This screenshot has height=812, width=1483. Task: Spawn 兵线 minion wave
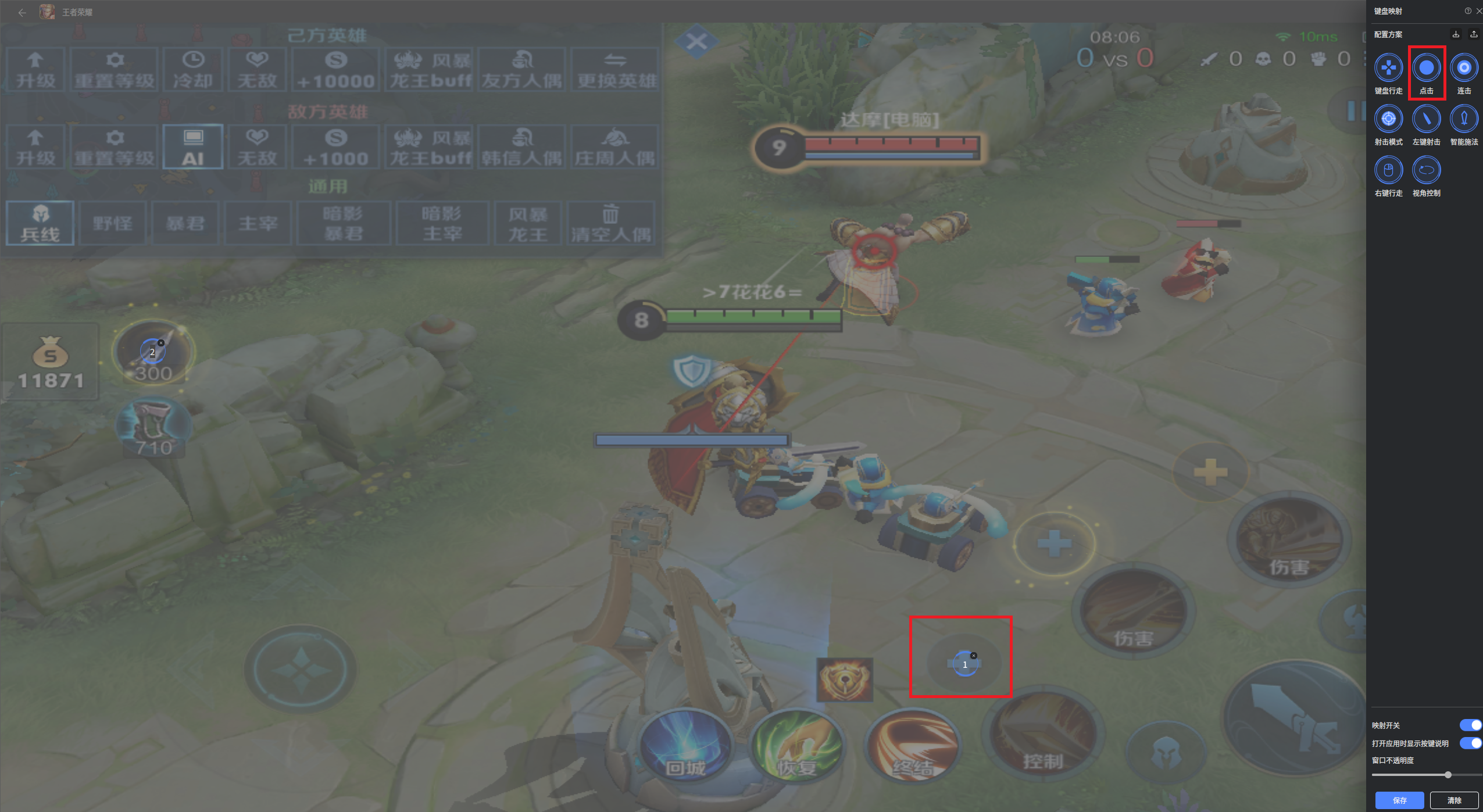tap(40, 224)
